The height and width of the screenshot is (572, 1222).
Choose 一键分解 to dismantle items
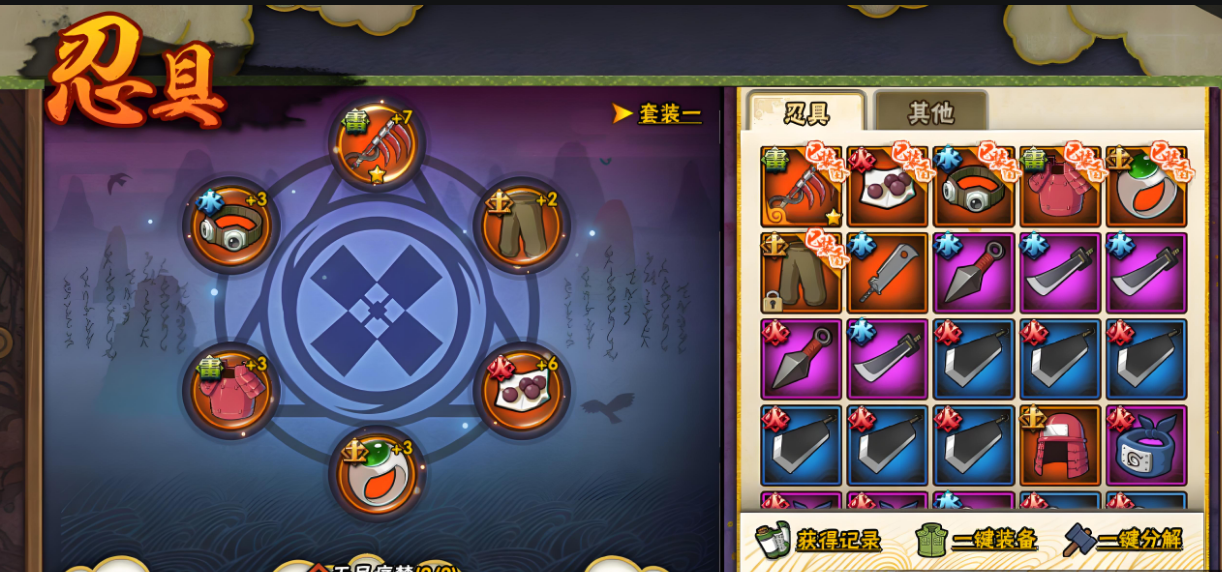pos(1123,540)
